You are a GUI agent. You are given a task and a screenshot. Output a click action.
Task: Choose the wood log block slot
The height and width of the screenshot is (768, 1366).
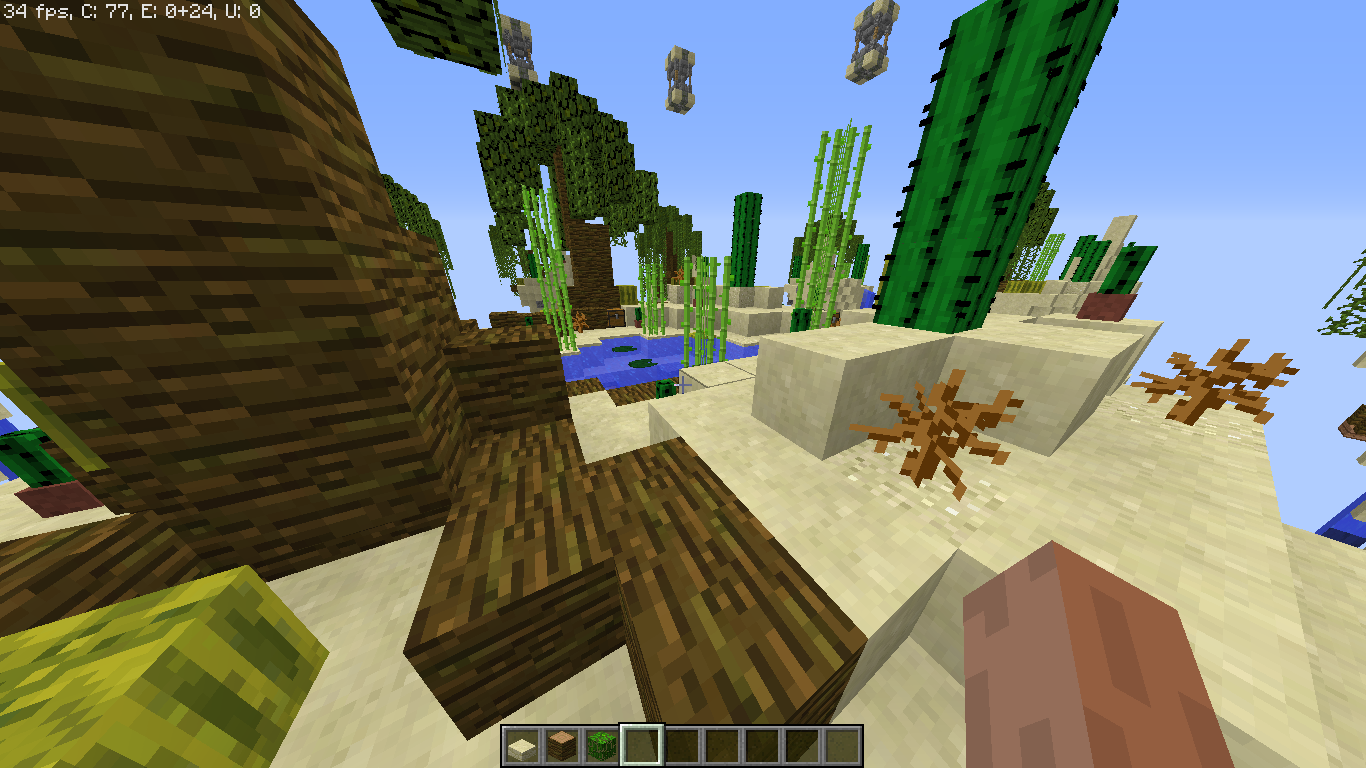point(561,746)
